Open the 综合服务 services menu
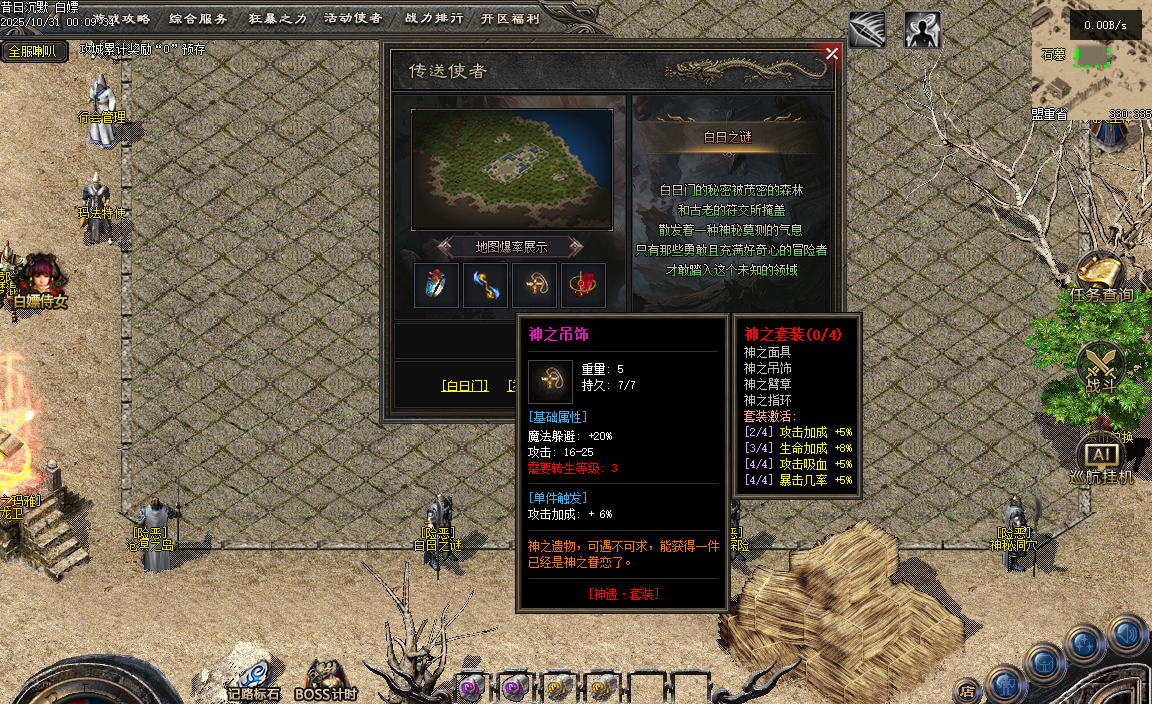 point(198,18)
